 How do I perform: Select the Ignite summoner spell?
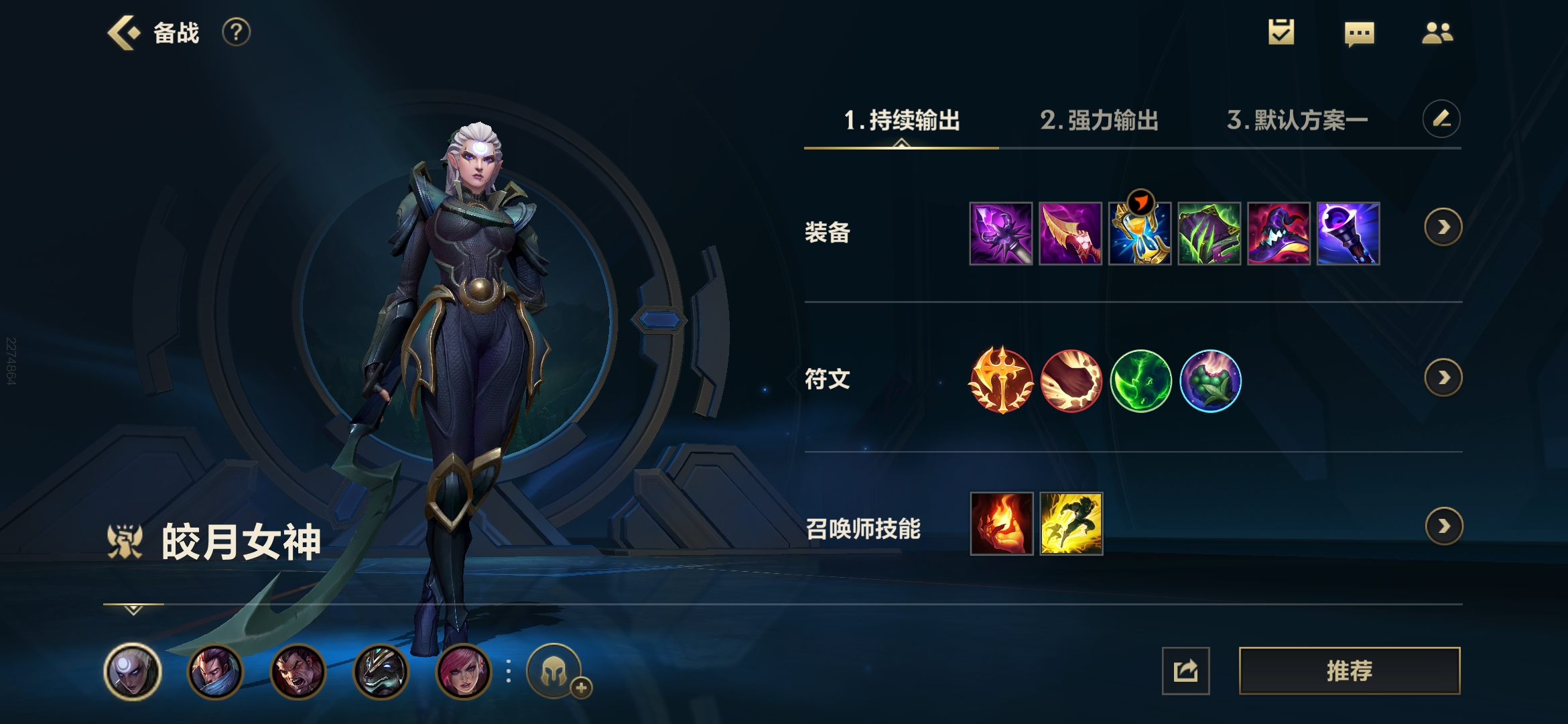tap(1001, 524)
